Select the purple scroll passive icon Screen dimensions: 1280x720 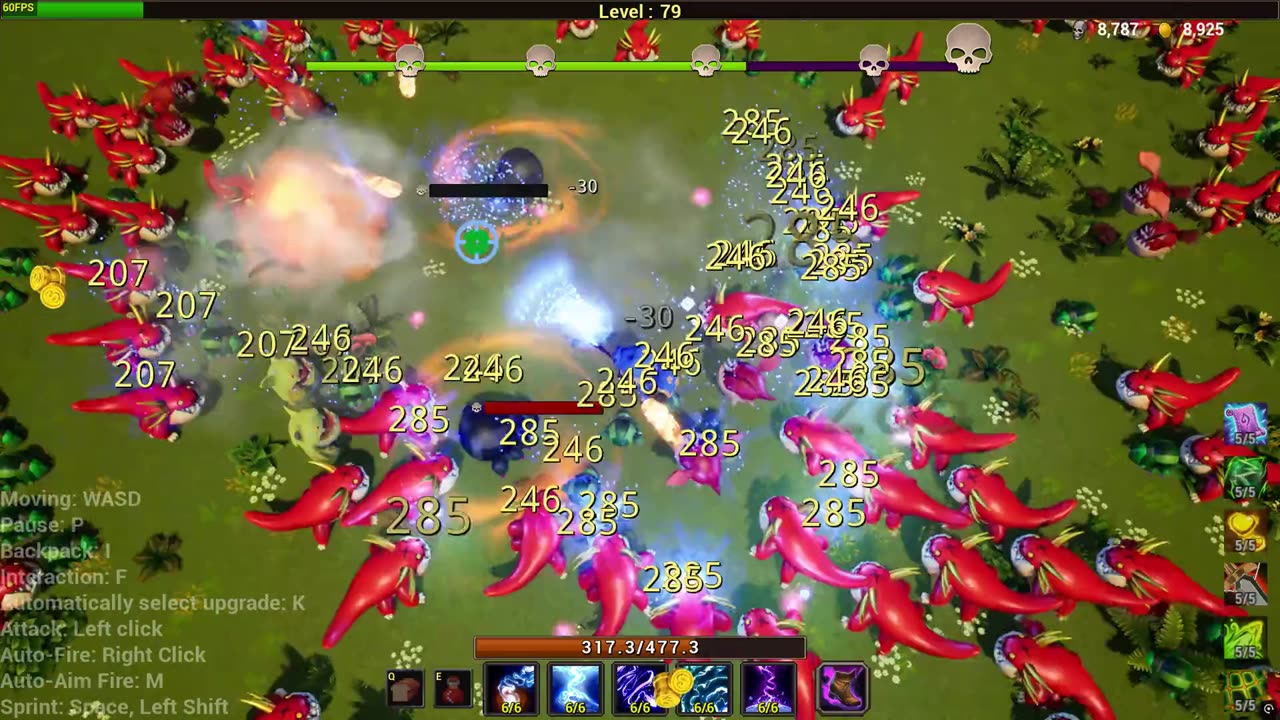click(1245, 424)
